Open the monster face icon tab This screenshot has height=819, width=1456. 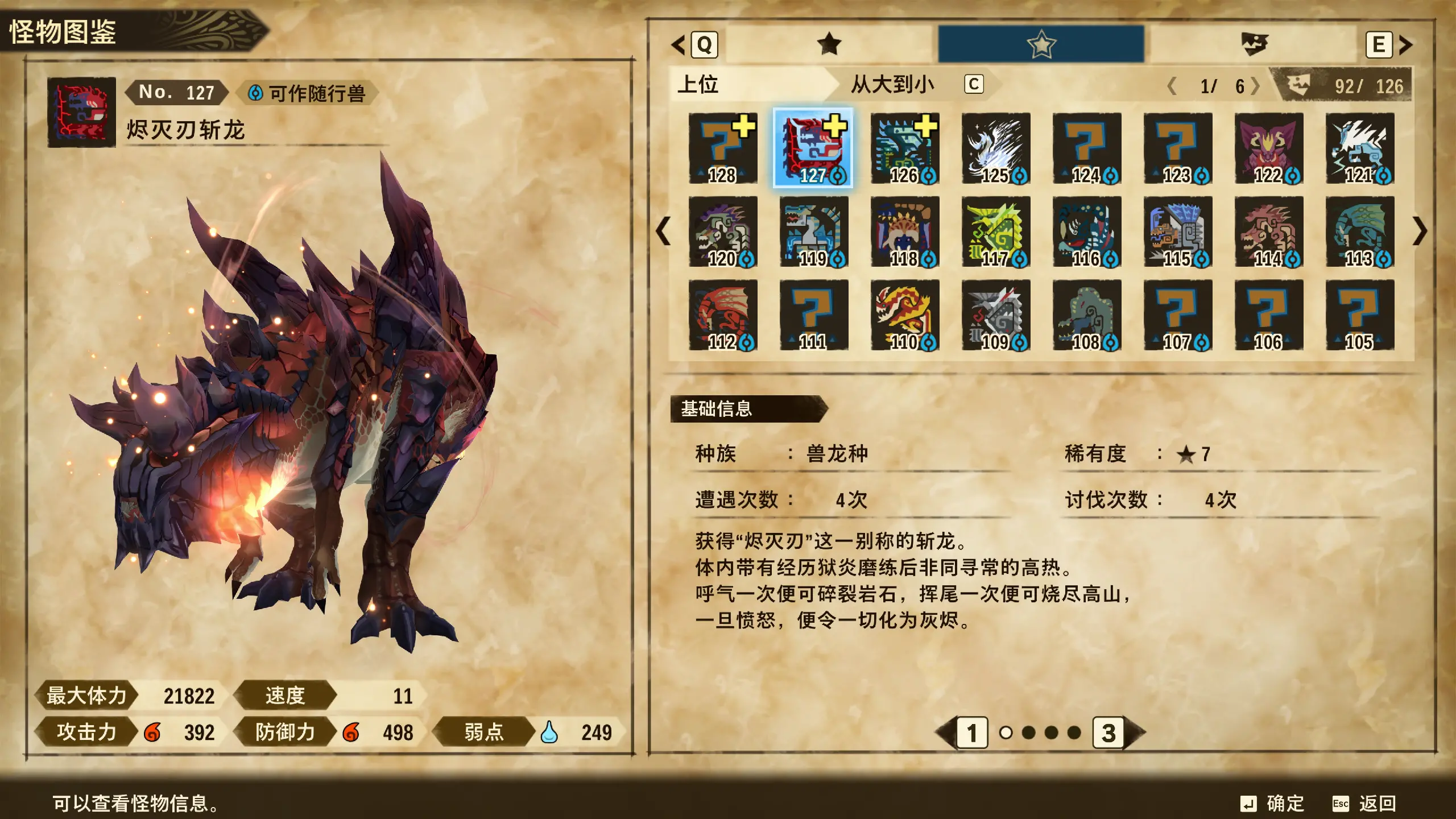[1254, 44]
